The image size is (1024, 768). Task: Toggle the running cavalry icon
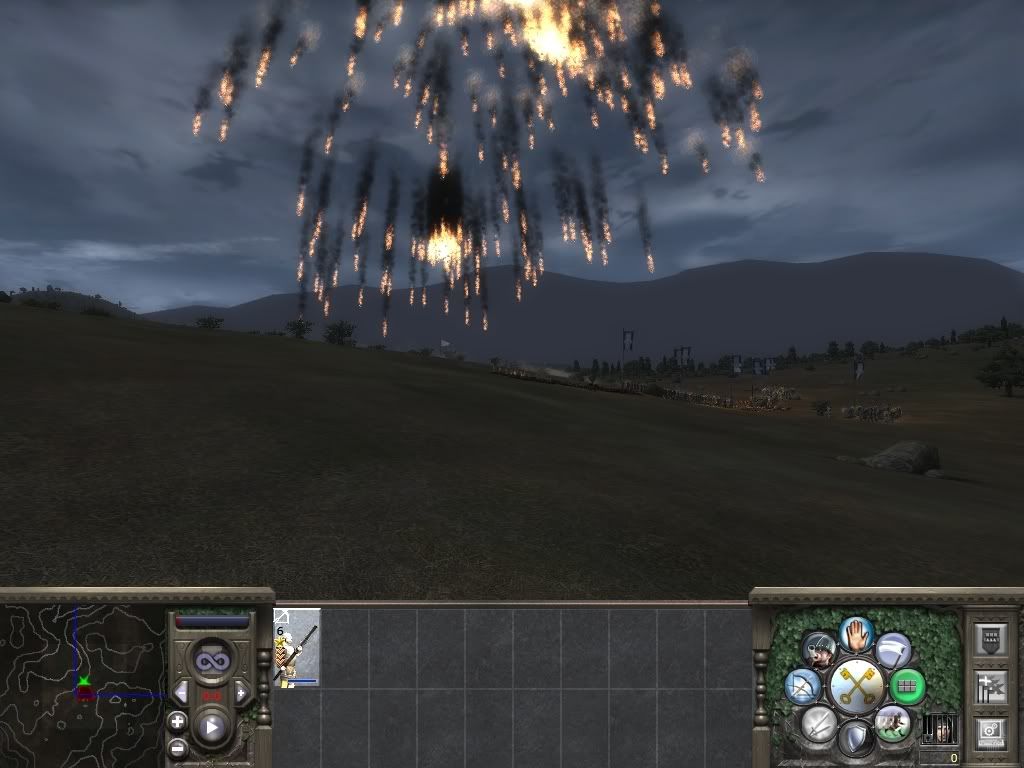(x=892, y=722)
